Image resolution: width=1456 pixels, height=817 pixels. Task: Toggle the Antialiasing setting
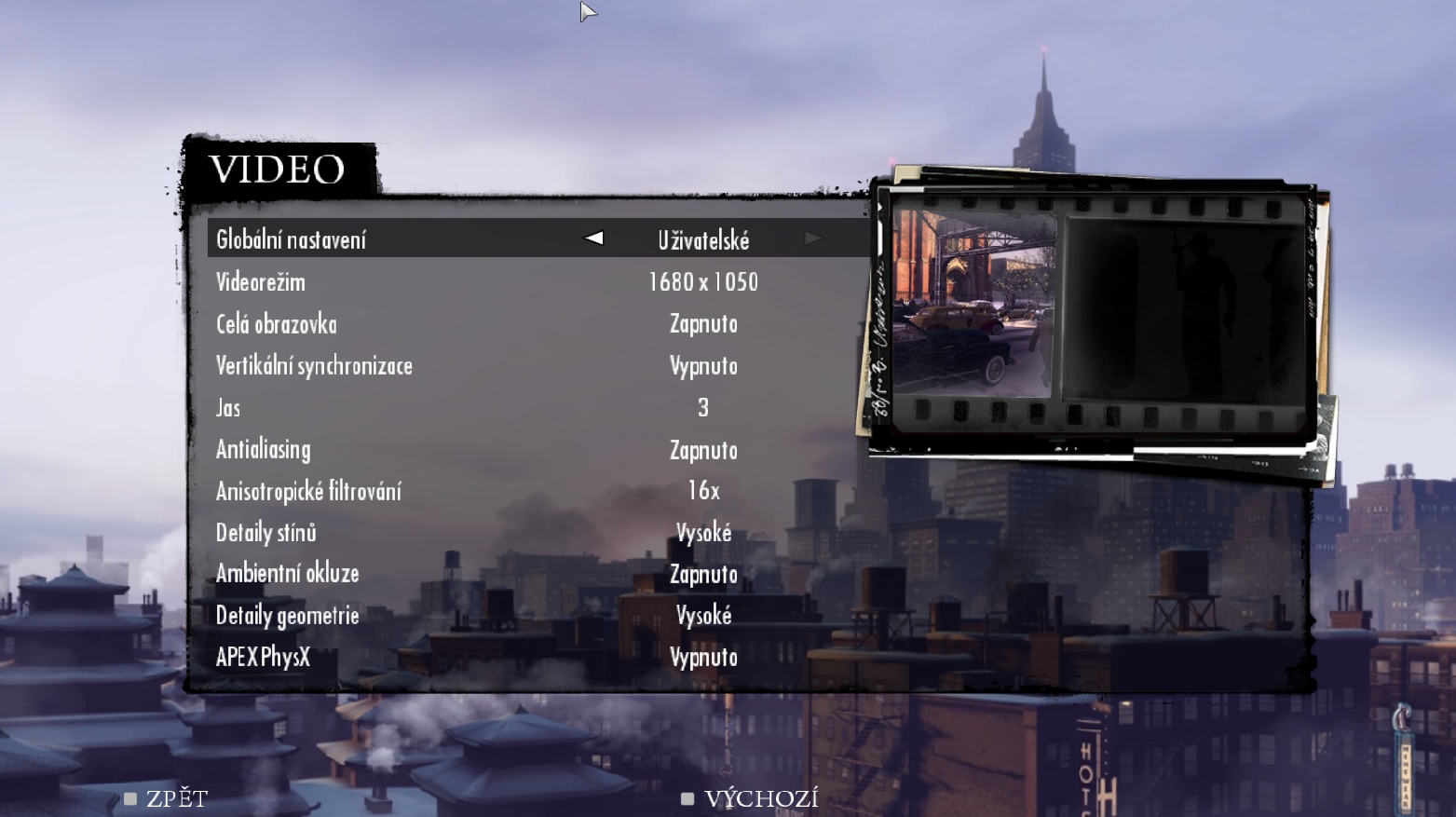click(702, 450)
